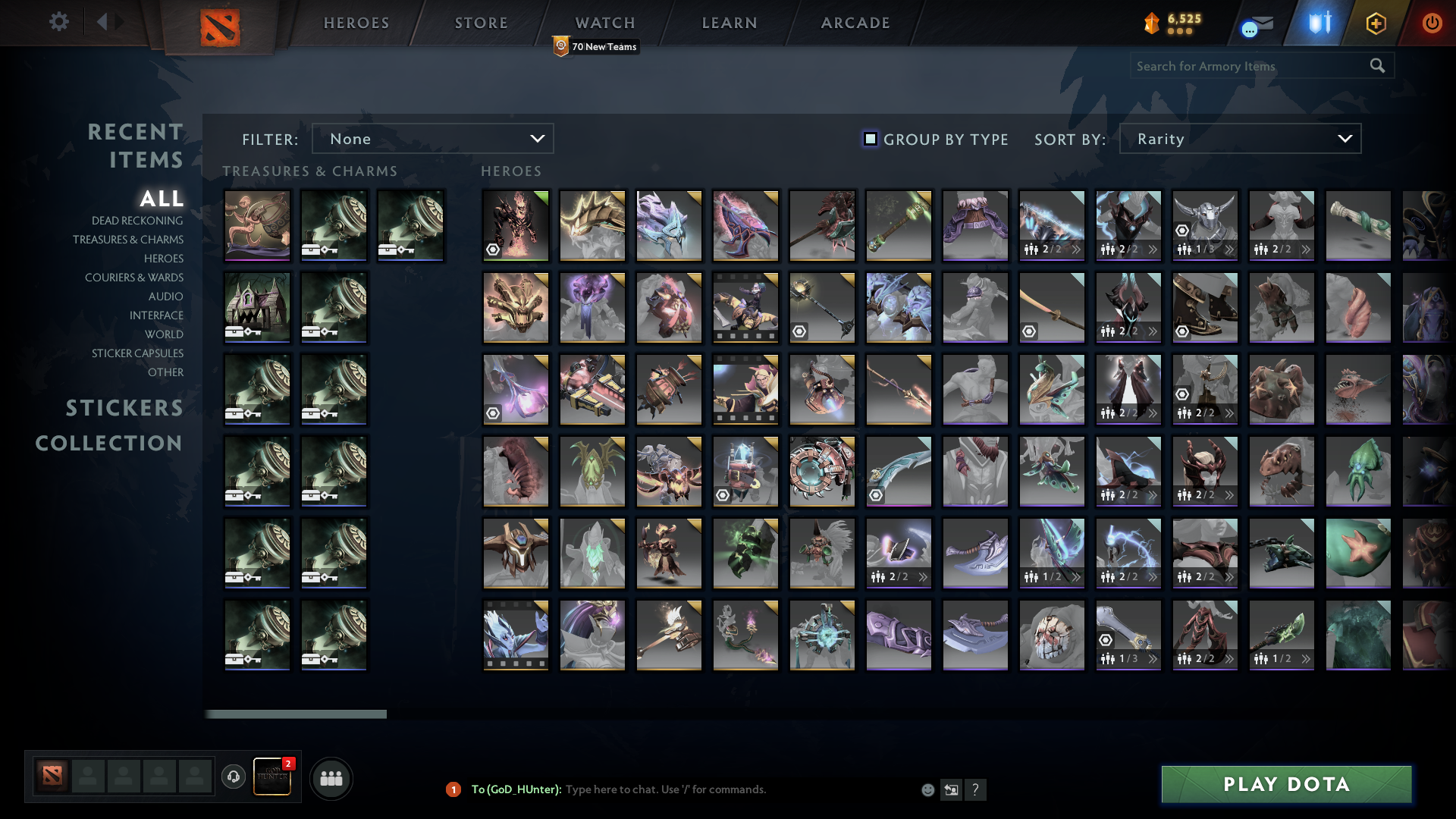Open the FILTER dropdown set to None

point(432,139)
